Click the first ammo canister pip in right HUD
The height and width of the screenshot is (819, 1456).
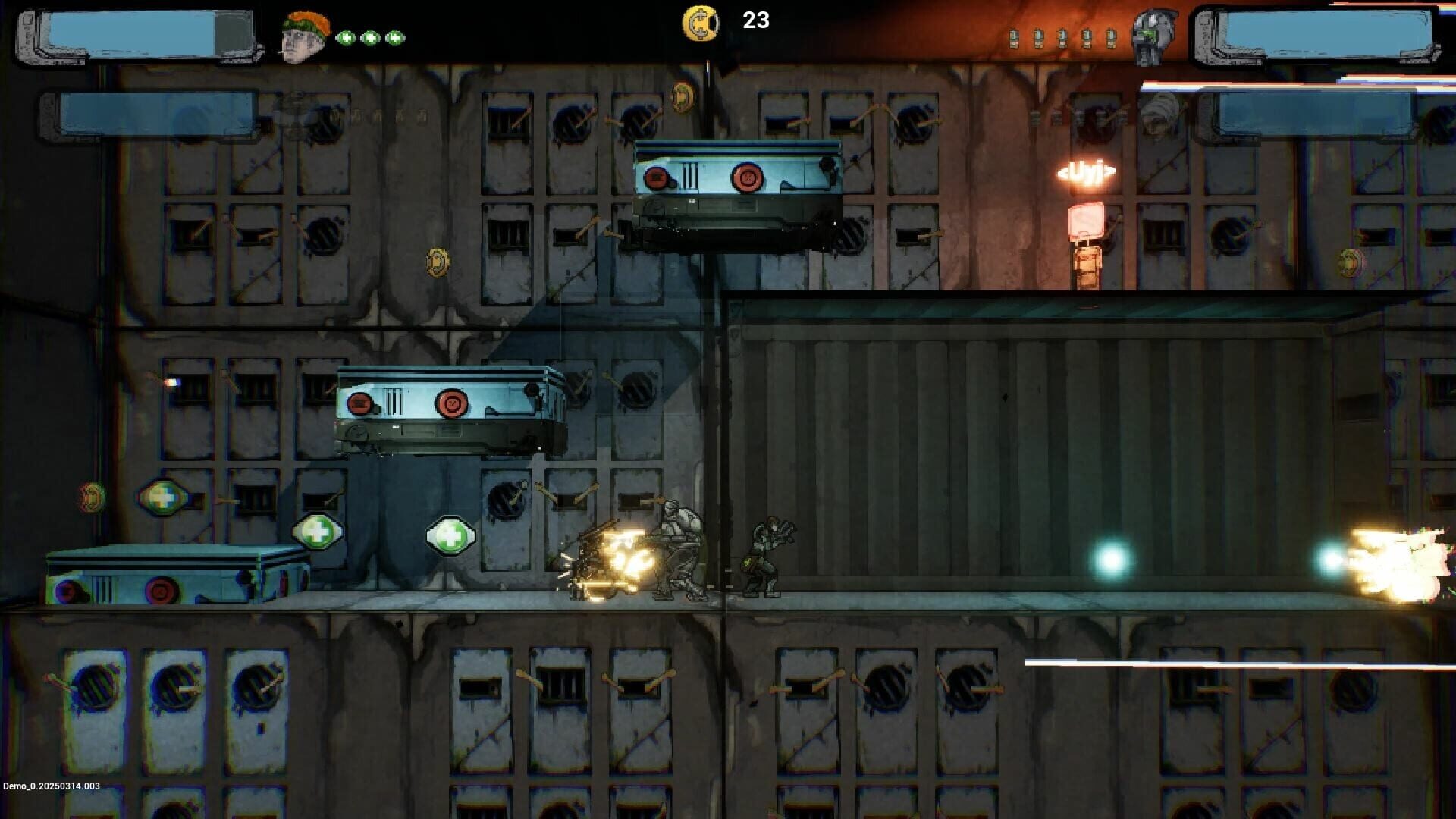tap(1014, 36)
